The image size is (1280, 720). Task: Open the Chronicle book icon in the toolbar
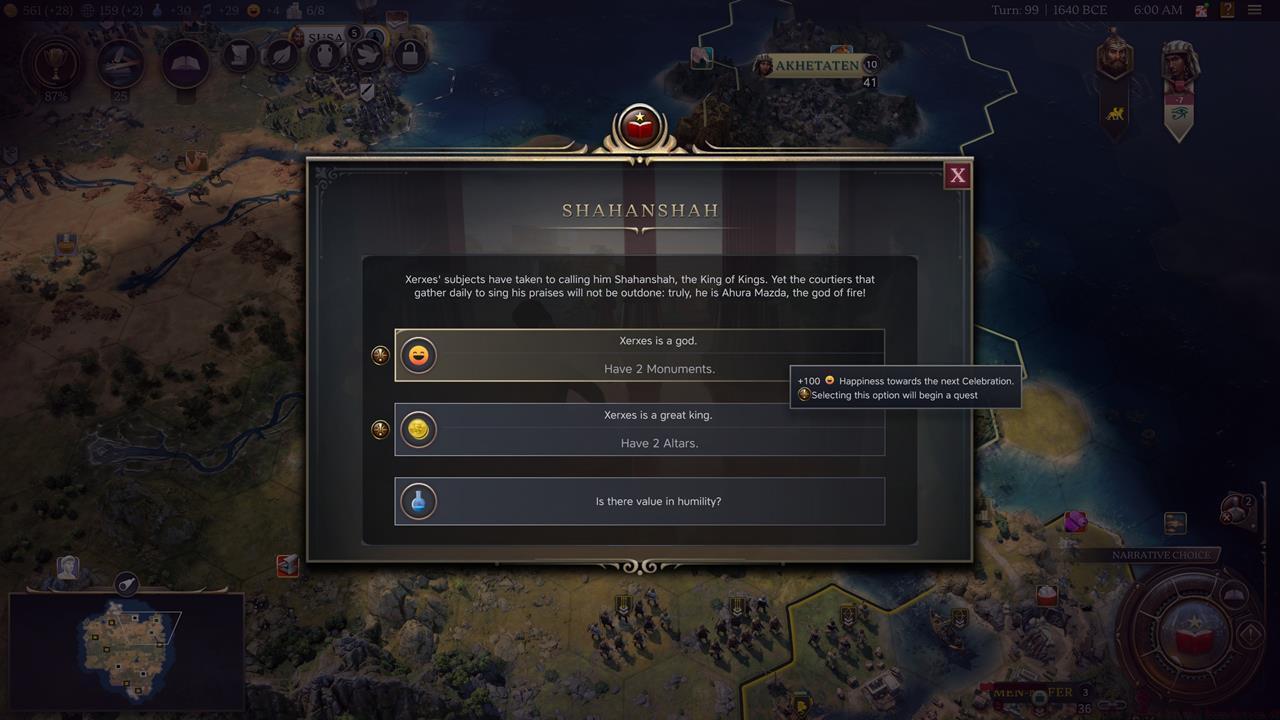[x=185, y=63]
